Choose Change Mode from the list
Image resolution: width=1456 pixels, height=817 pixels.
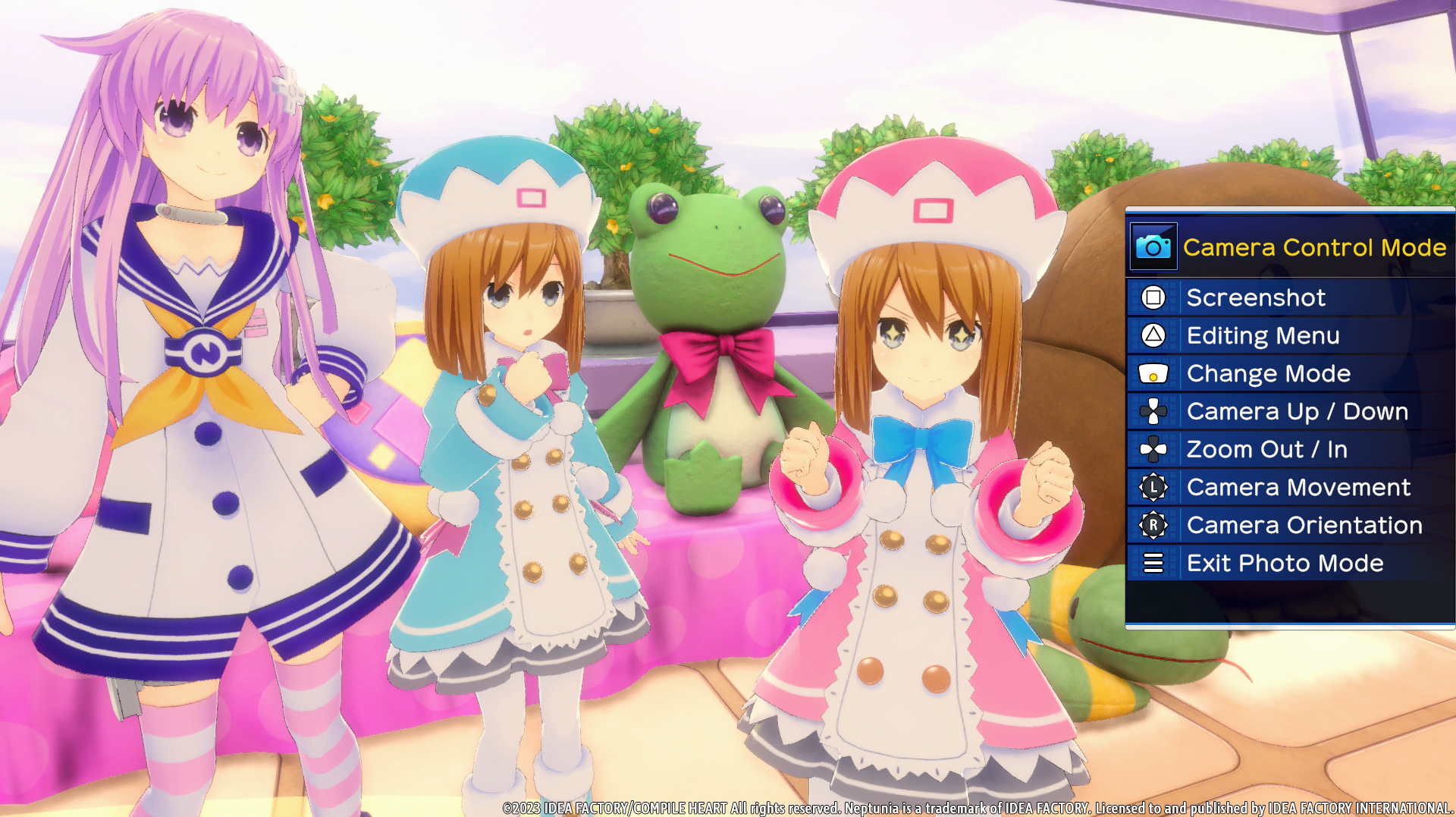pos(1269,373)
